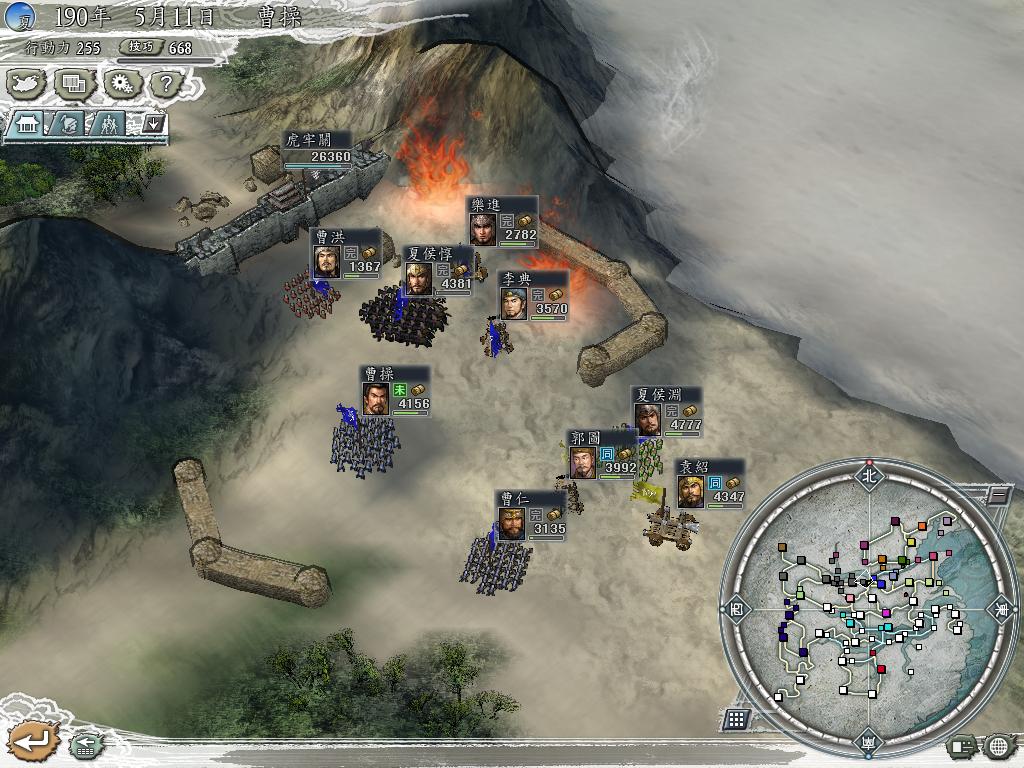Expand the panel with the down arrow

(x=153, y=123)
